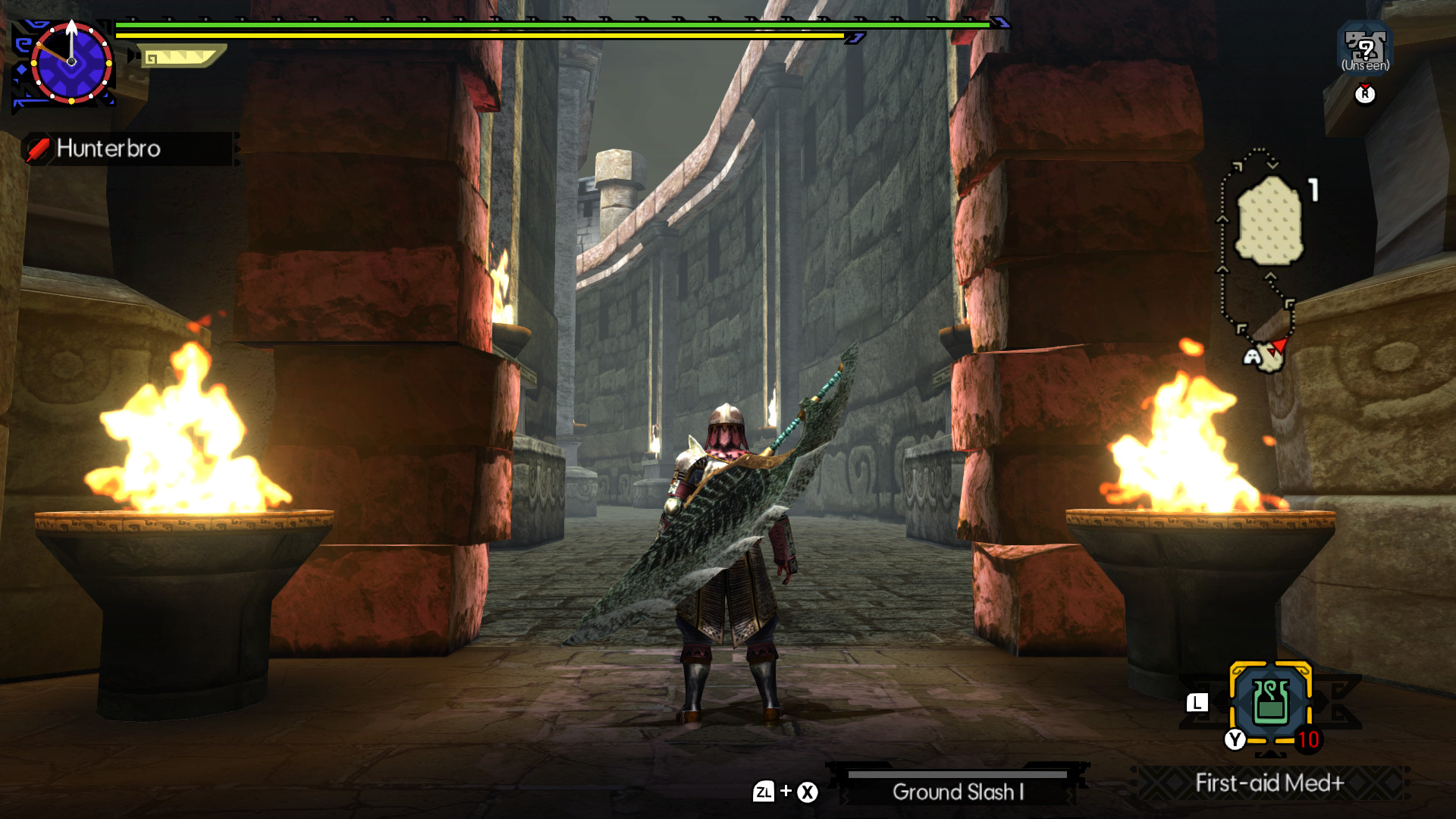Click the red quill icon beside Hunterbro
This screenshot has height=819, width=1456.
39,149
